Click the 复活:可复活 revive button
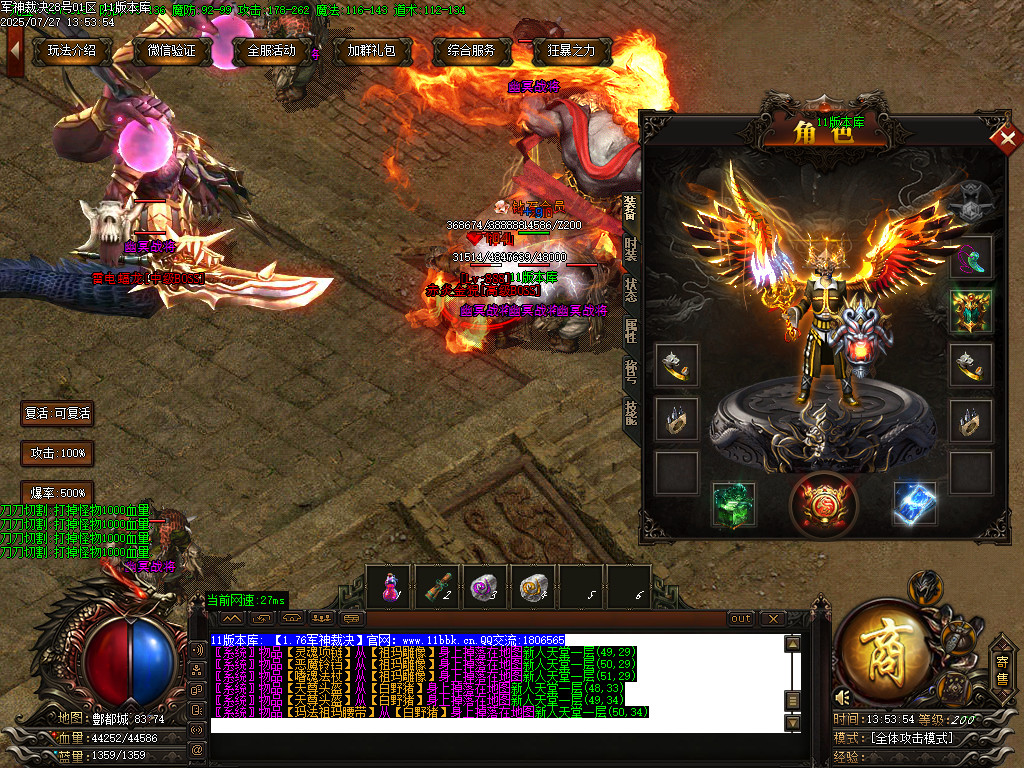This screenshot has height=768, width=1024. coord(58,413)
